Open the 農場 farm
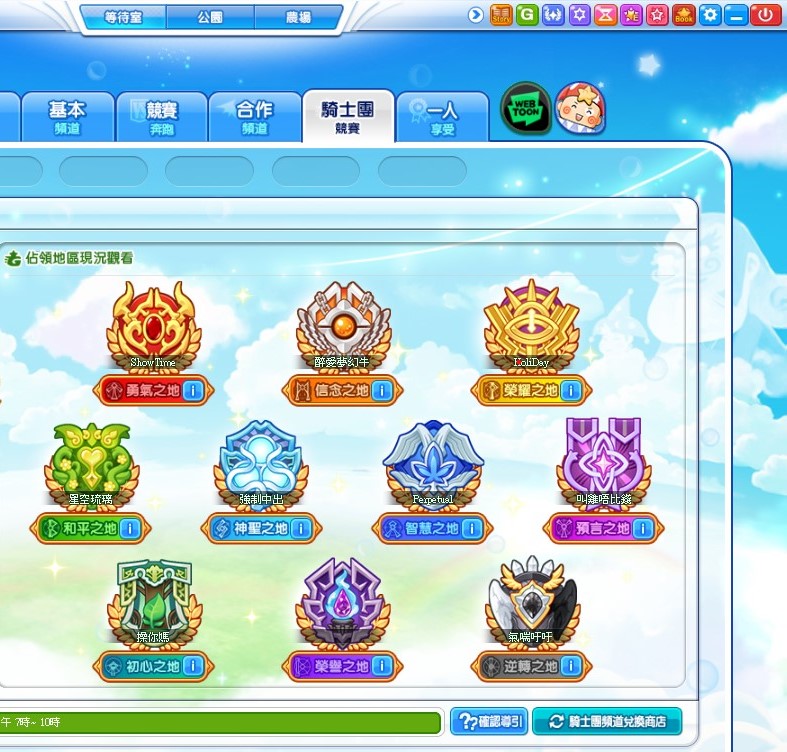This screenshot has height=752, width=787. coord(297,18)
